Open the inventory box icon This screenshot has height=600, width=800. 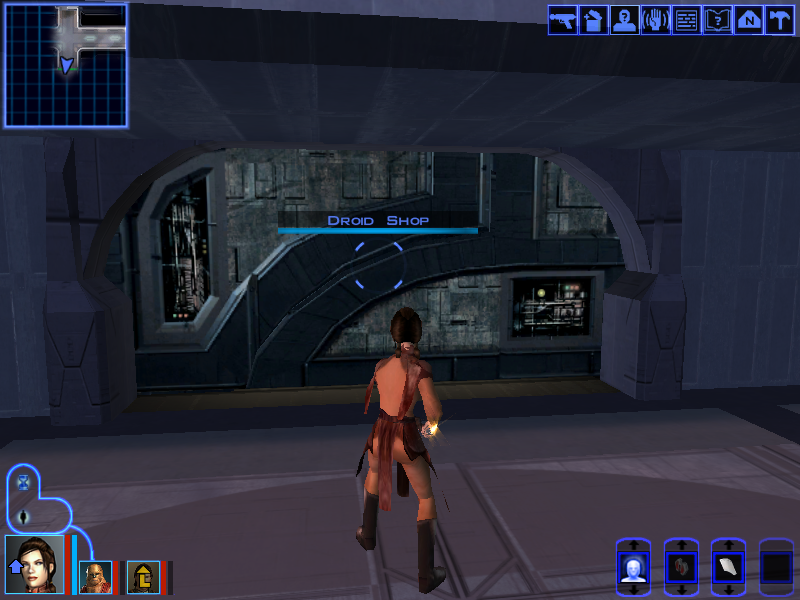pyautogui.click(x=593, y=20)
